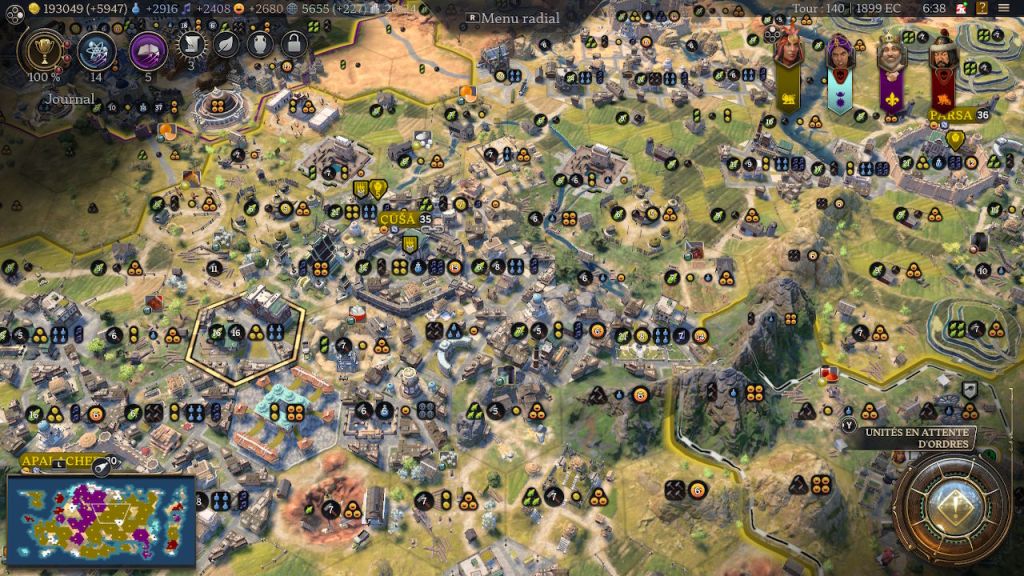Open the amphora great works icon
Viewport: 1024px width, 576px height.
(x=259, y=44)
